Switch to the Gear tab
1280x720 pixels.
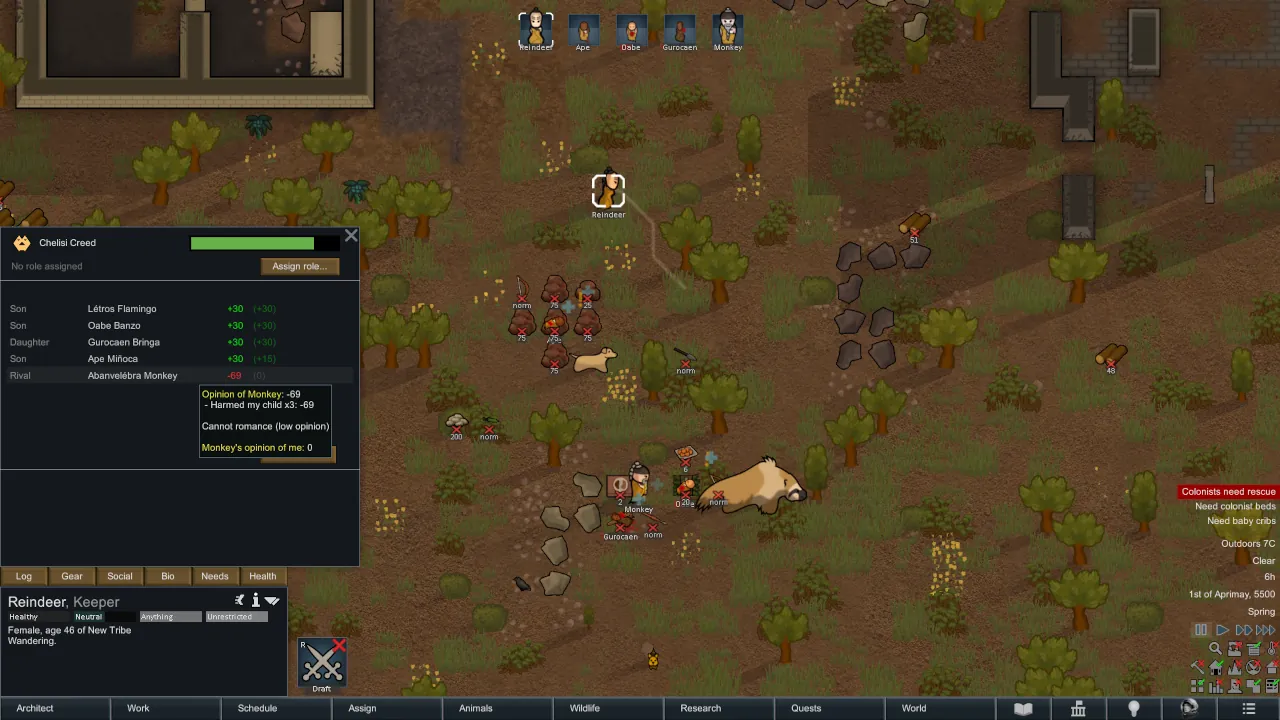coord(72,576)
